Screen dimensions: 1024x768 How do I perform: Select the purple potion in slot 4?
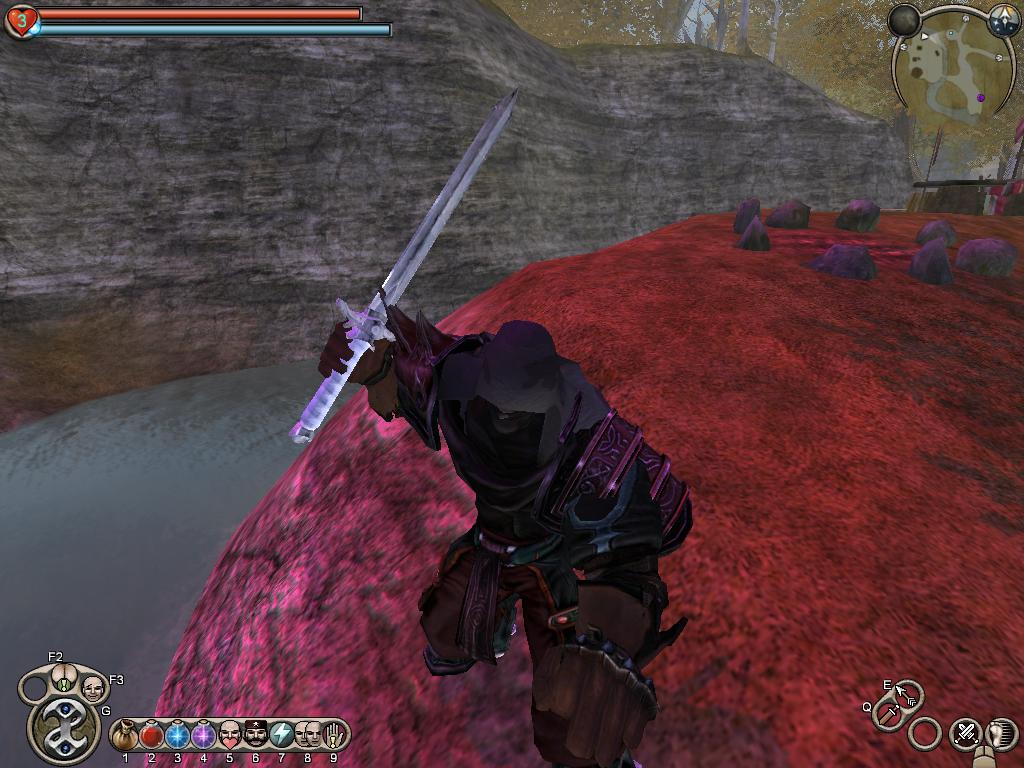tap(204, 736)
